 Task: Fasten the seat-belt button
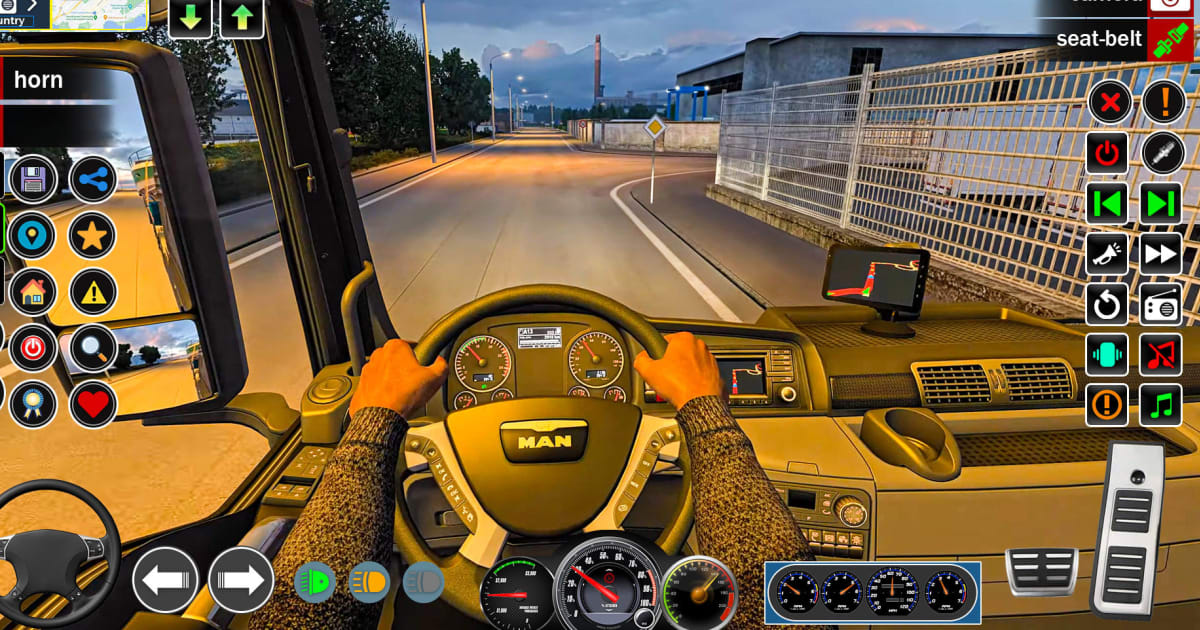[x=1168, y=41]
